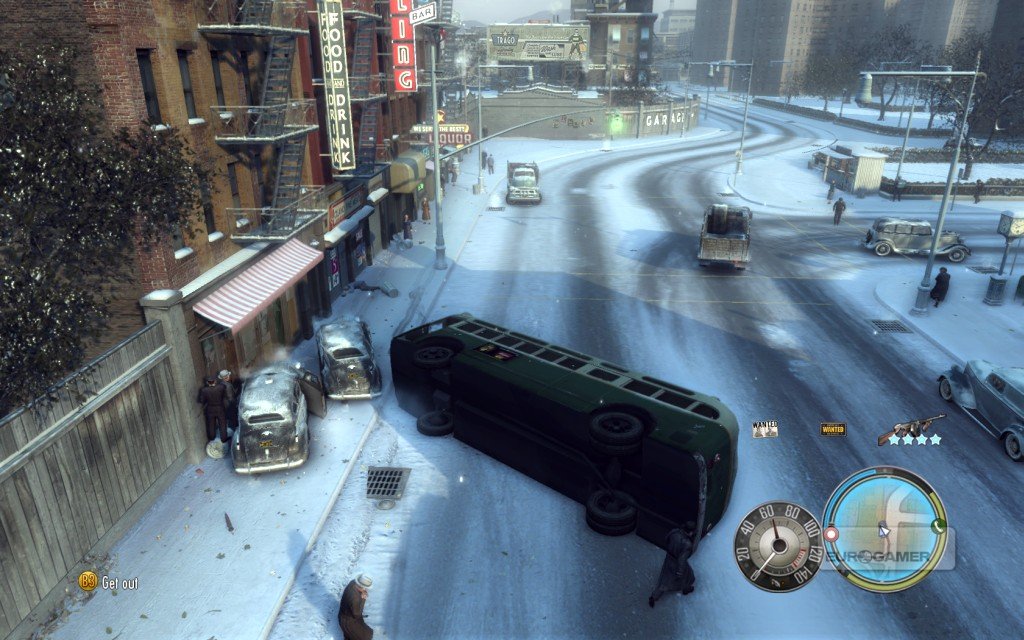The width and height of the screenshot is (1024, 640).
Task: Select the Tommy gun weapon icon
Action: [911, 426]
